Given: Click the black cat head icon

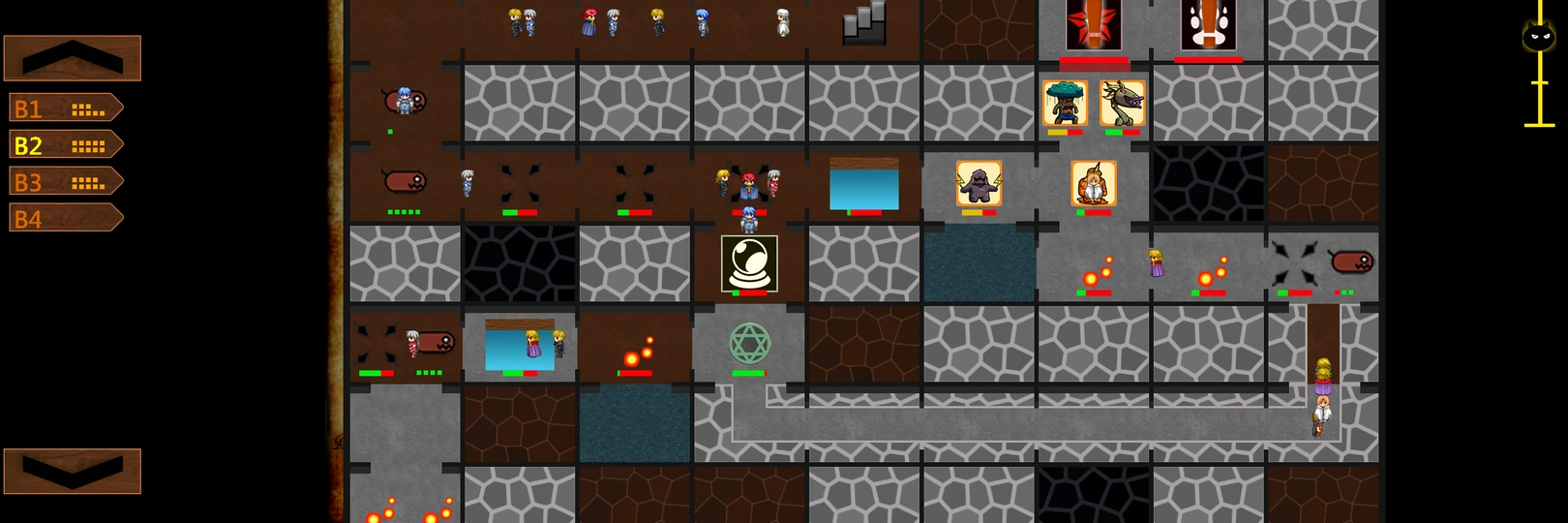Looking at the screenshot, I should click(x=1538, y=38).
